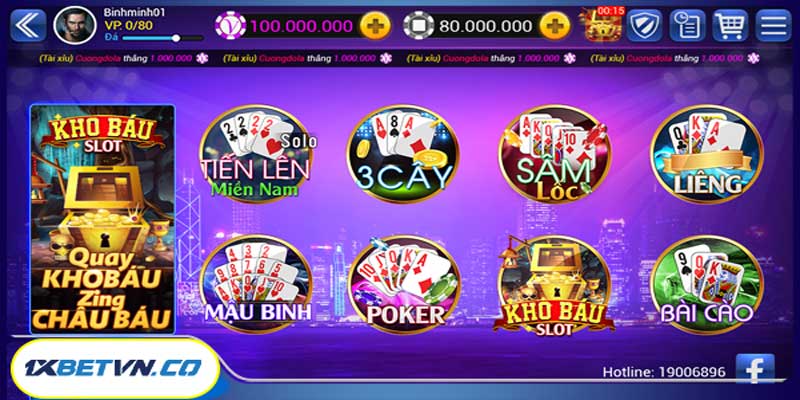Viewport: 800px width, 400px height.
Task: Open the hamburger menu
Action: click(x=771, y=24)
